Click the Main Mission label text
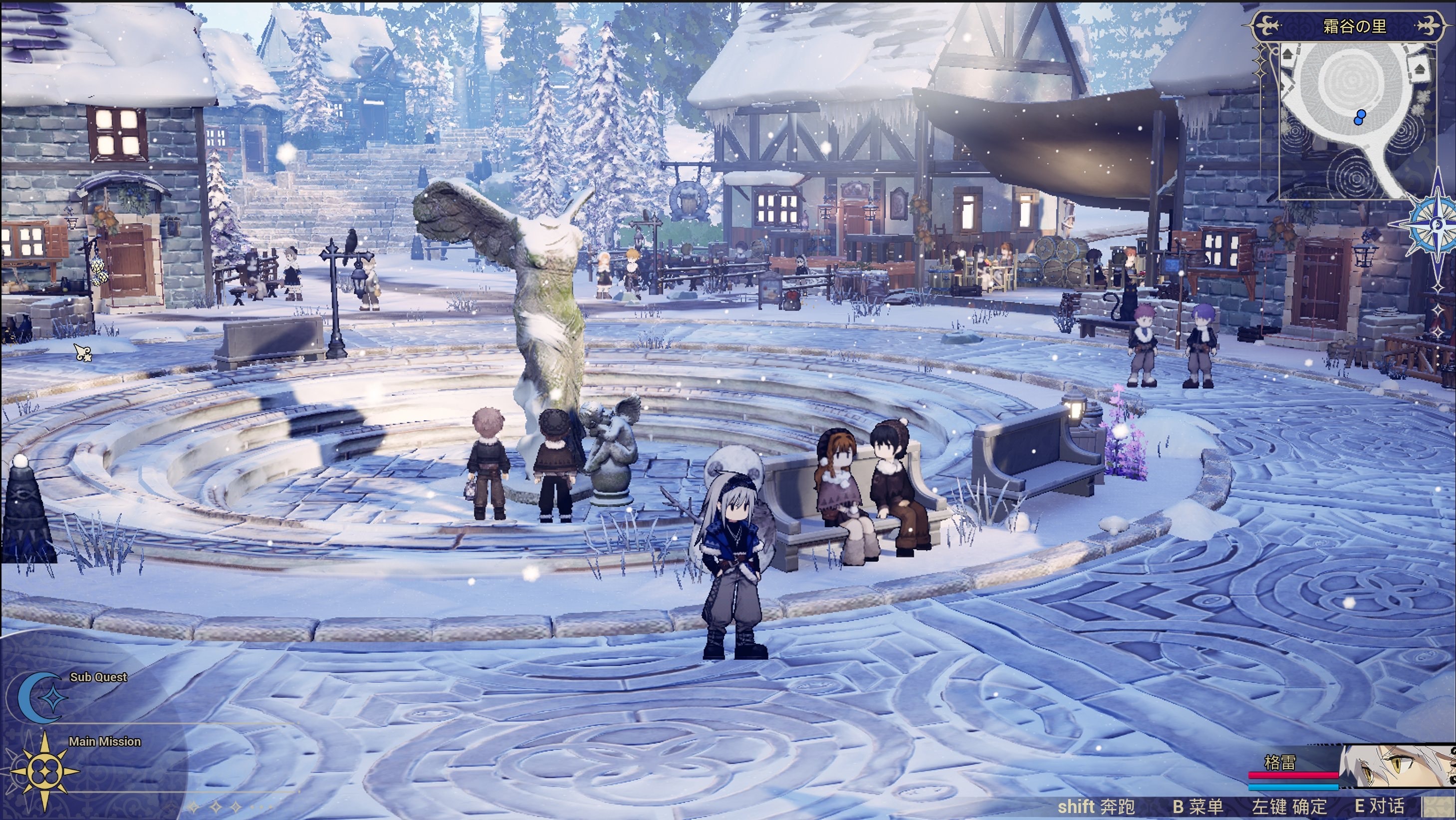This screenshot has width=1456, height=820. click(x=105, y=741)
